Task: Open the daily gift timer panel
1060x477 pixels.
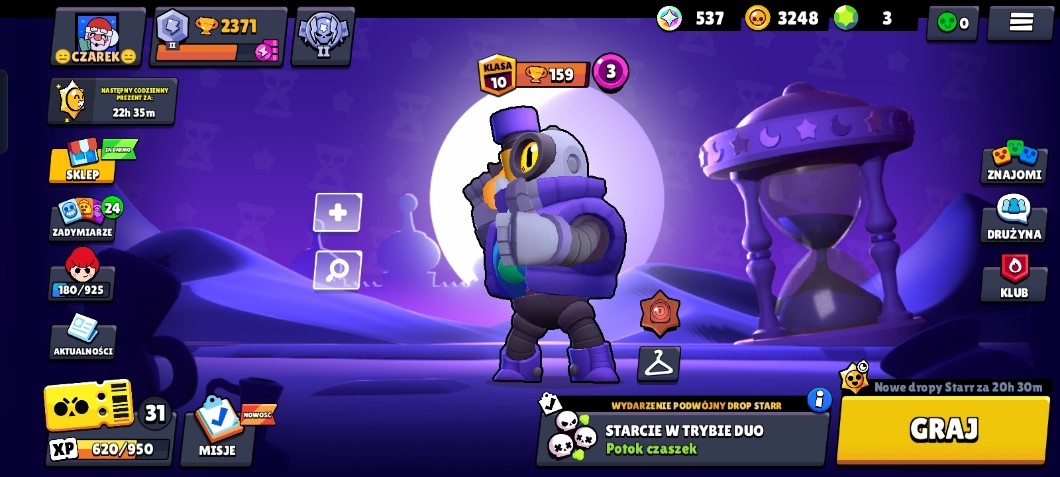Action: point(112,101)
